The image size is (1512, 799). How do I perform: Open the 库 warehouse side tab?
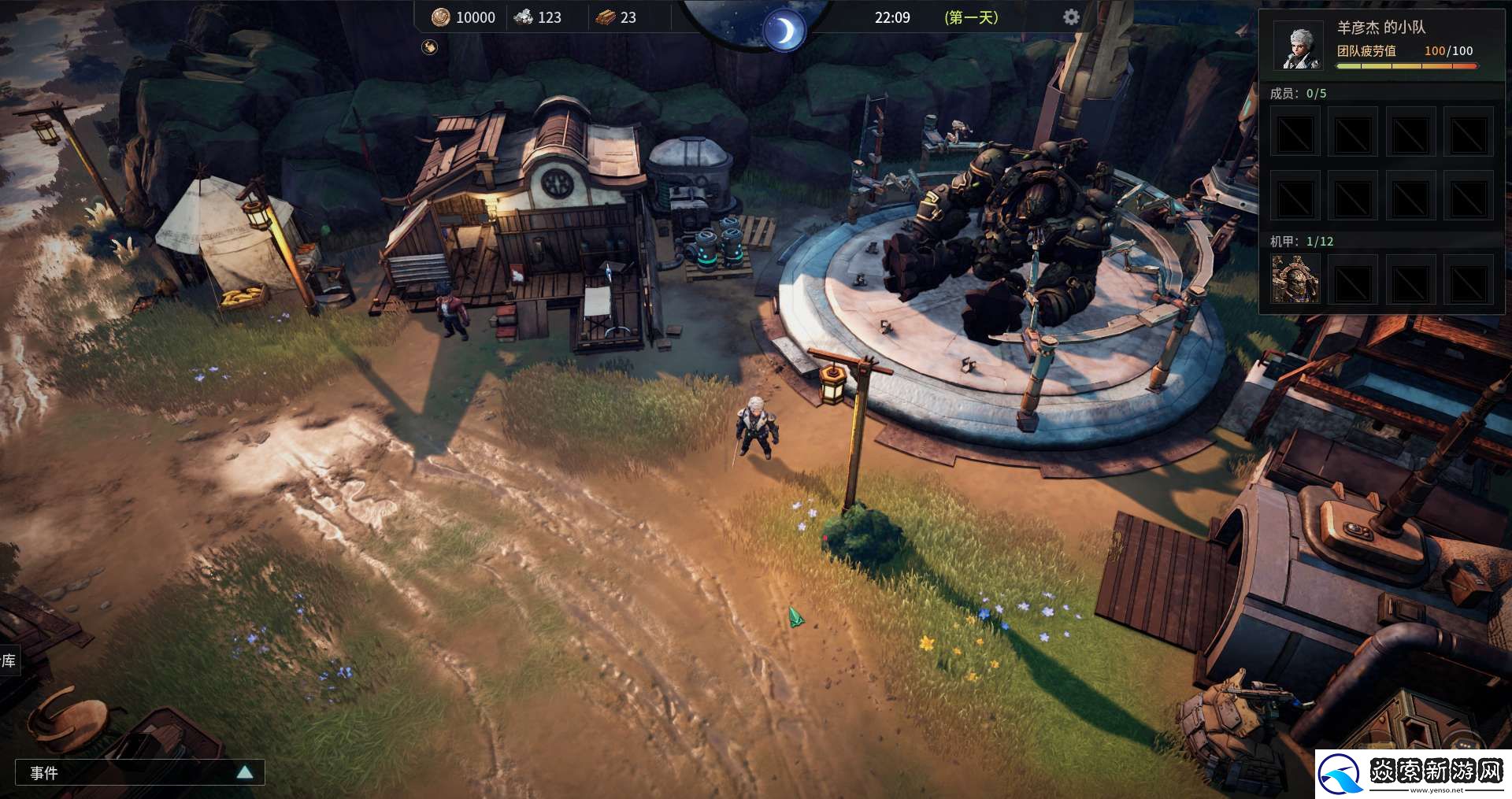point(9,660)
